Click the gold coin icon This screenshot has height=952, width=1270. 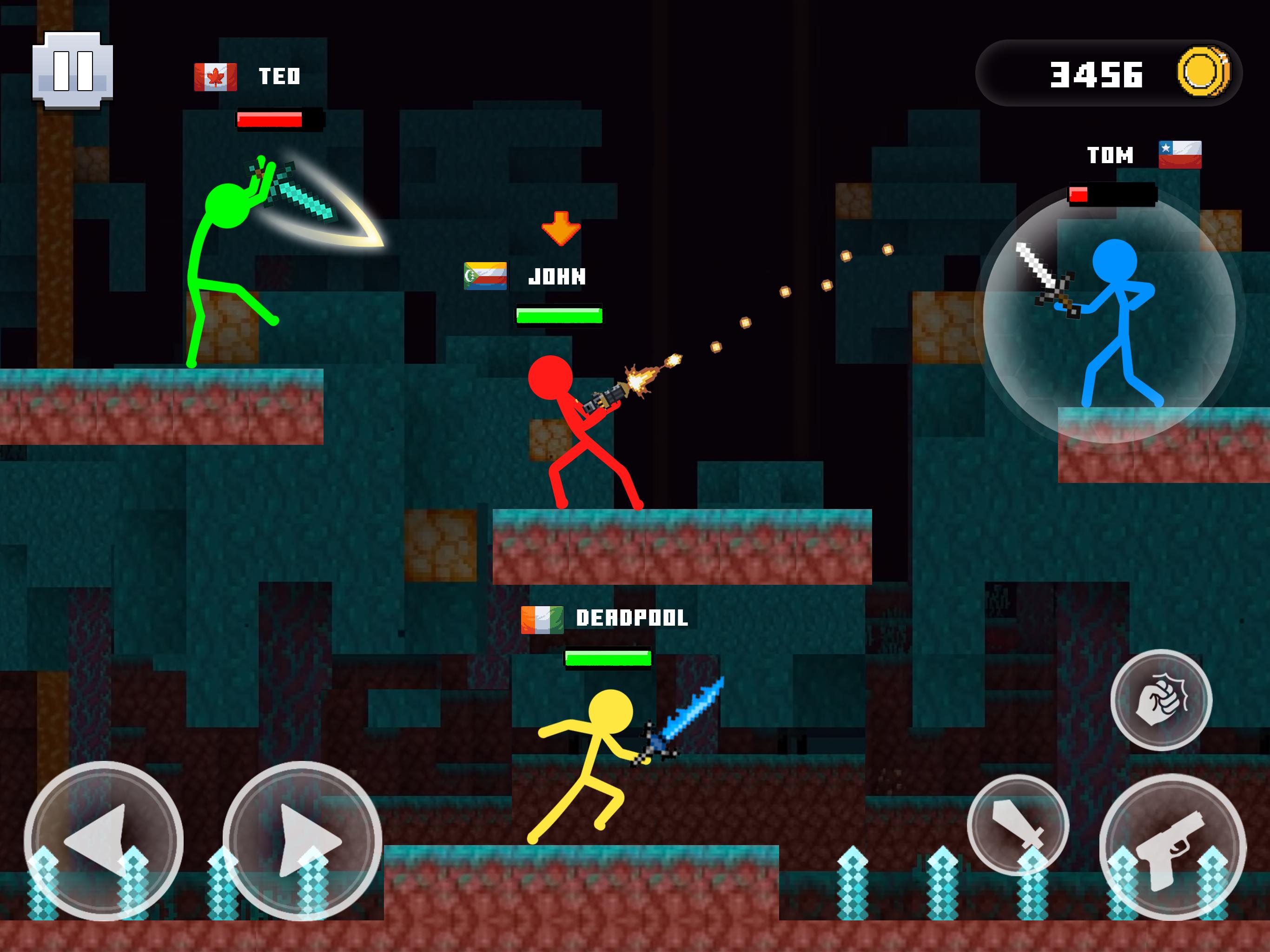click(x=1204, y=73)
